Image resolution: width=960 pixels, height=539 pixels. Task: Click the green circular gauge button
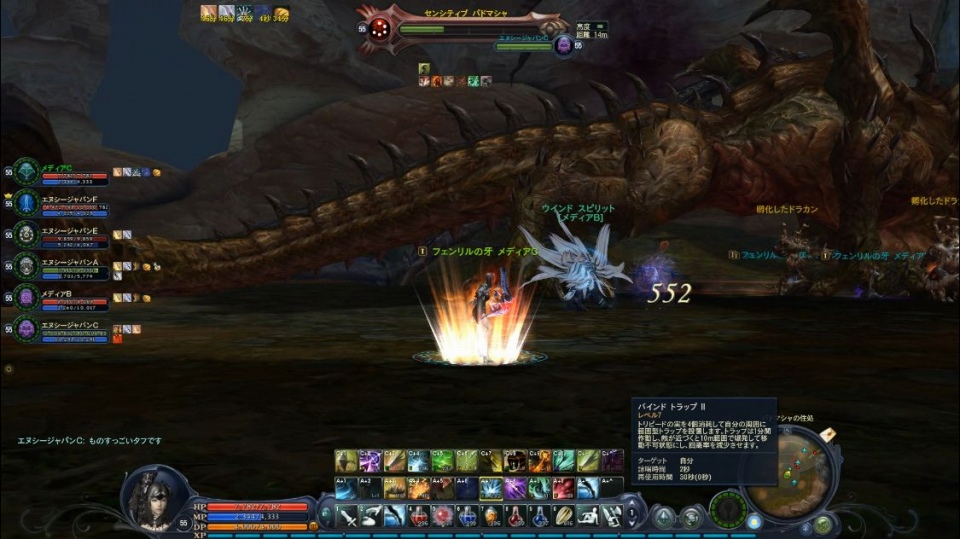pos(727,511)
